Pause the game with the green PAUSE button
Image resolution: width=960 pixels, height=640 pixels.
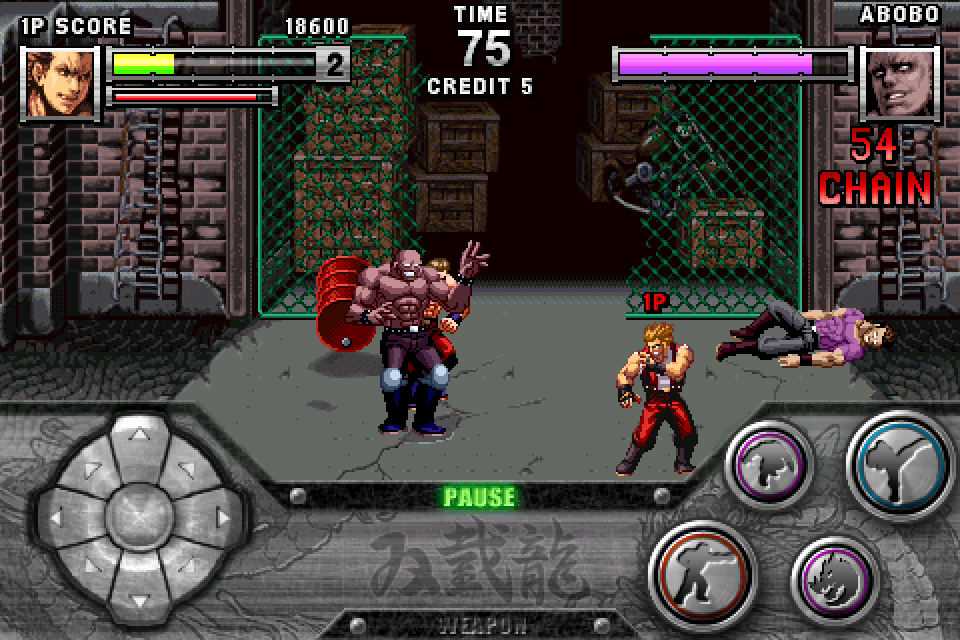(x=480, y=497)
